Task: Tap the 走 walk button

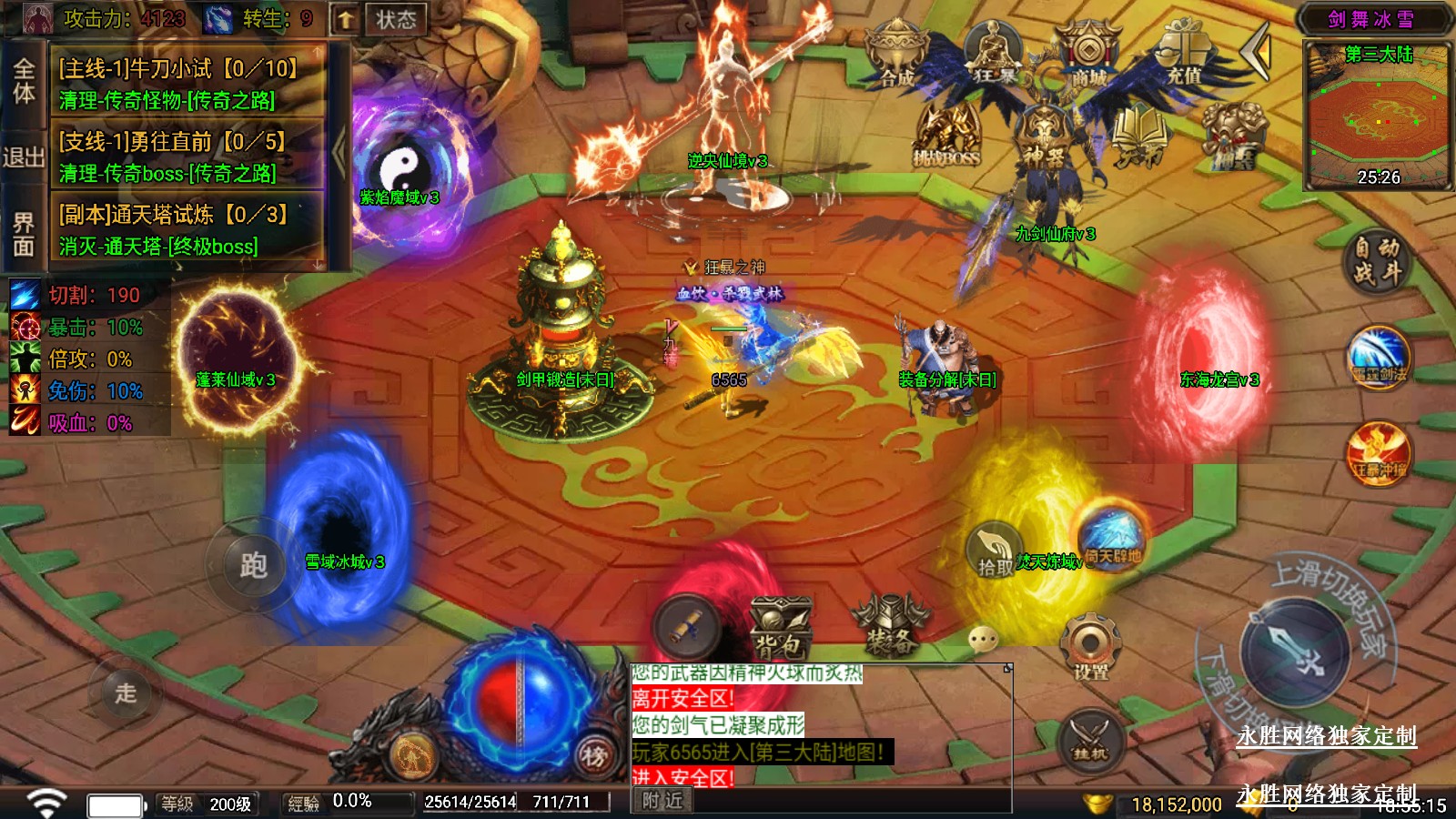Action: [126, 693]
